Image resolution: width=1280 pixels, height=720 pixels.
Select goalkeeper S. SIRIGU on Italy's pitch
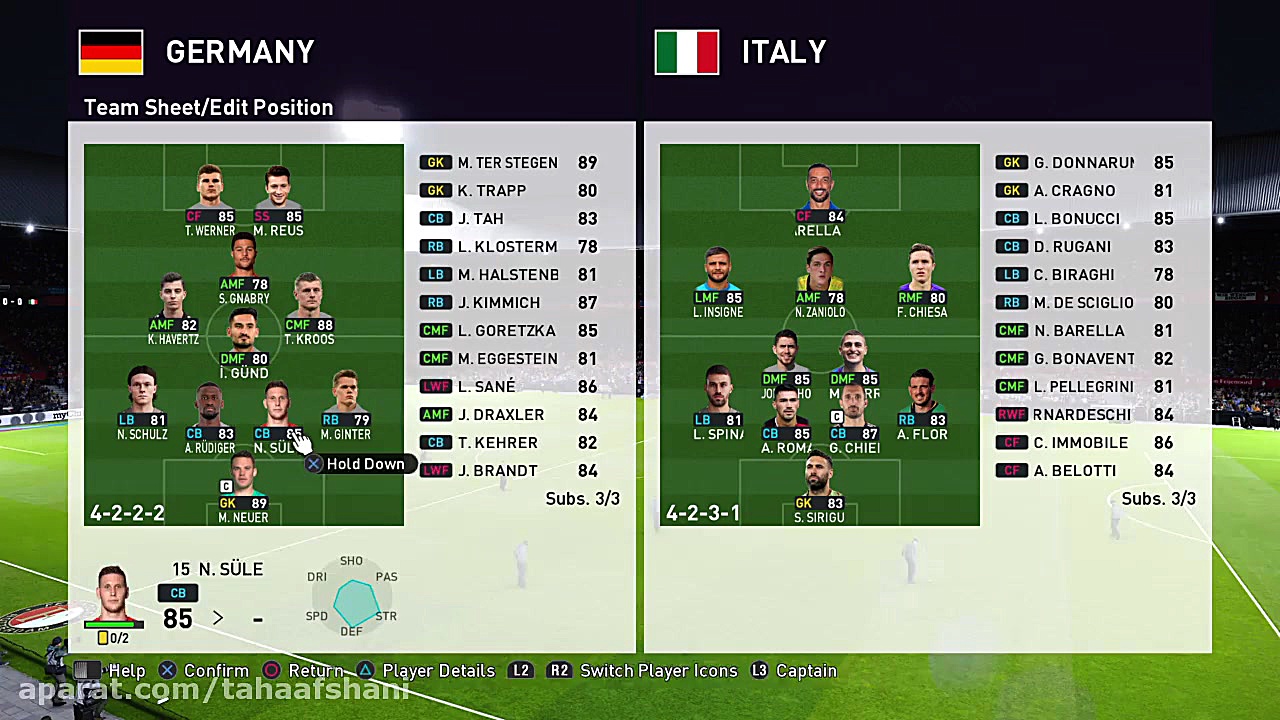click(819, 490)
